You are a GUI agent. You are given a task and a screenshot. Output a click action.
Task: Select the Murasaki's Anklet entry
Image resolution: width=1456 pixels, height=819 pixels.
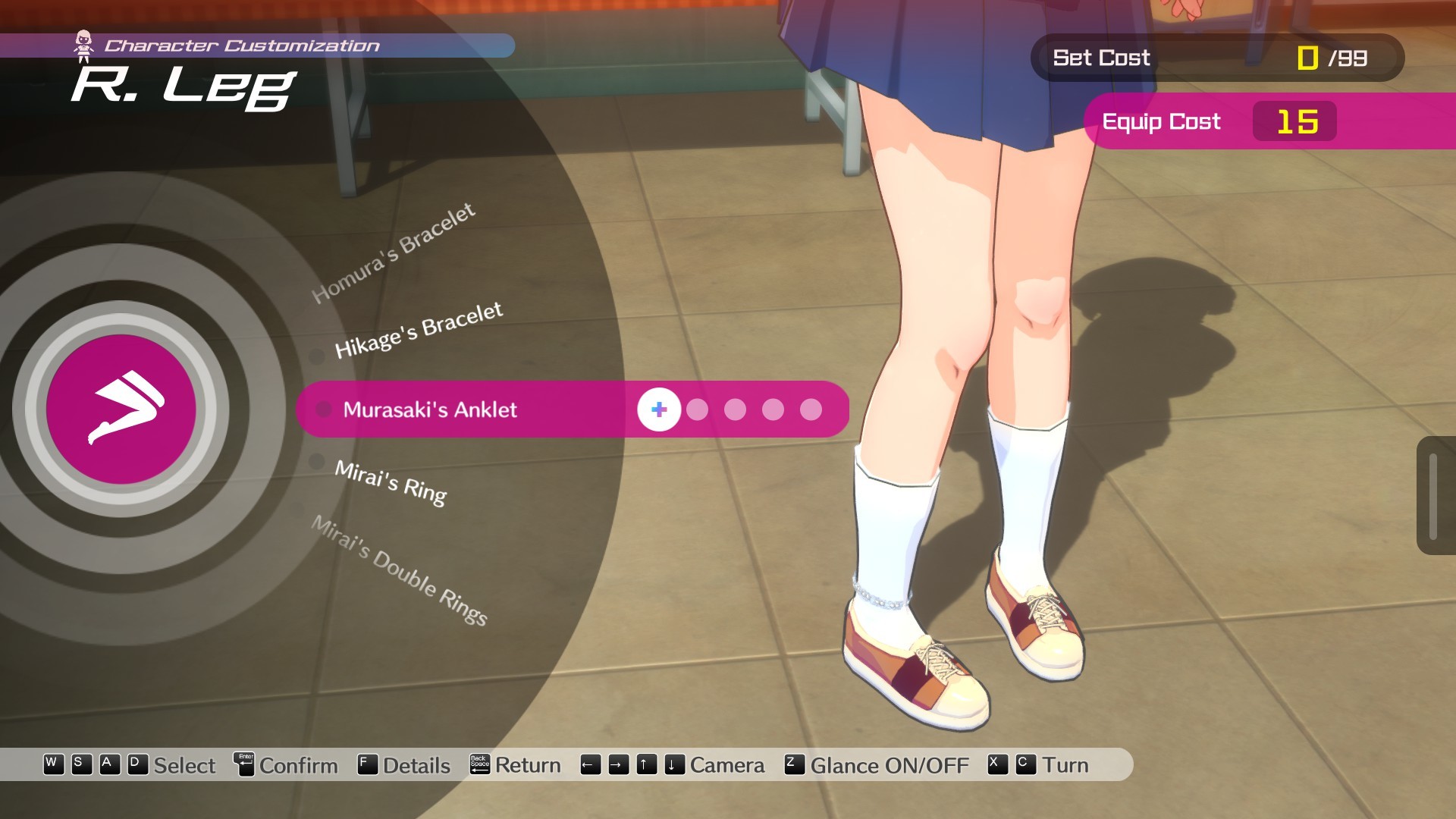tap(431, 410)
